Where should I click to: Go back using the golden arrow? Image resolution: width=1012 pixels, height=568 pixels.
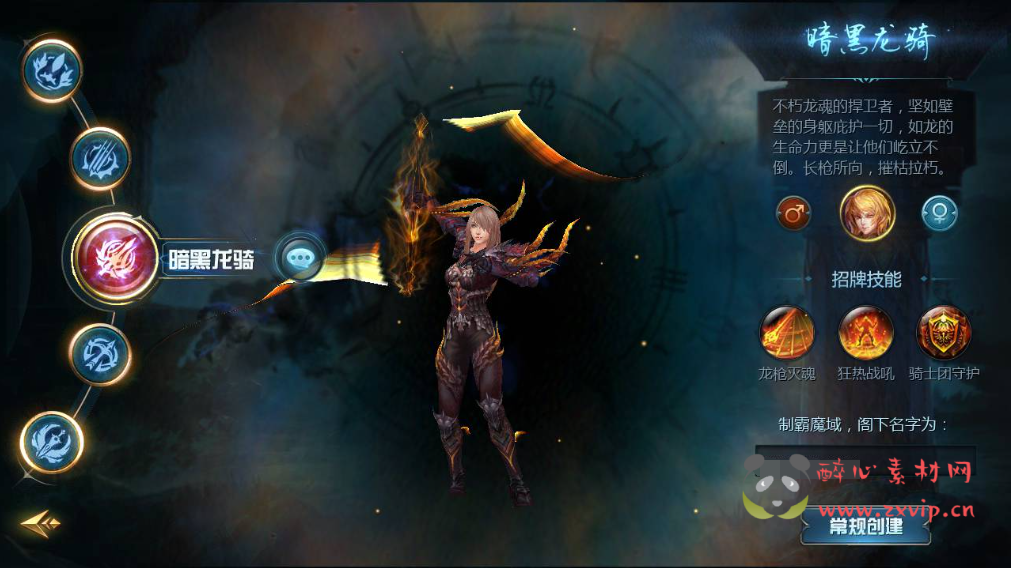tap(40, 521)
